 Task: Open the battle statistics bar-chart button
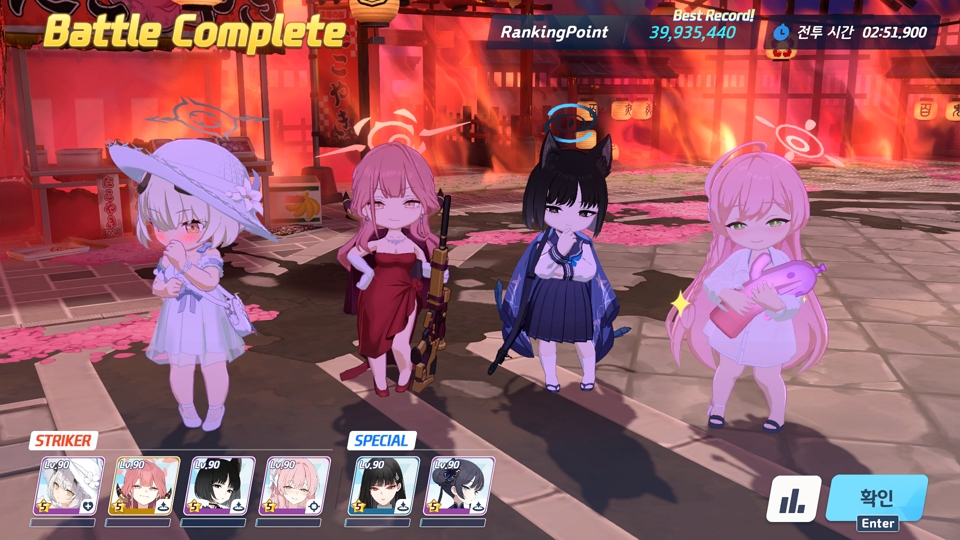(x=794, y=498)
